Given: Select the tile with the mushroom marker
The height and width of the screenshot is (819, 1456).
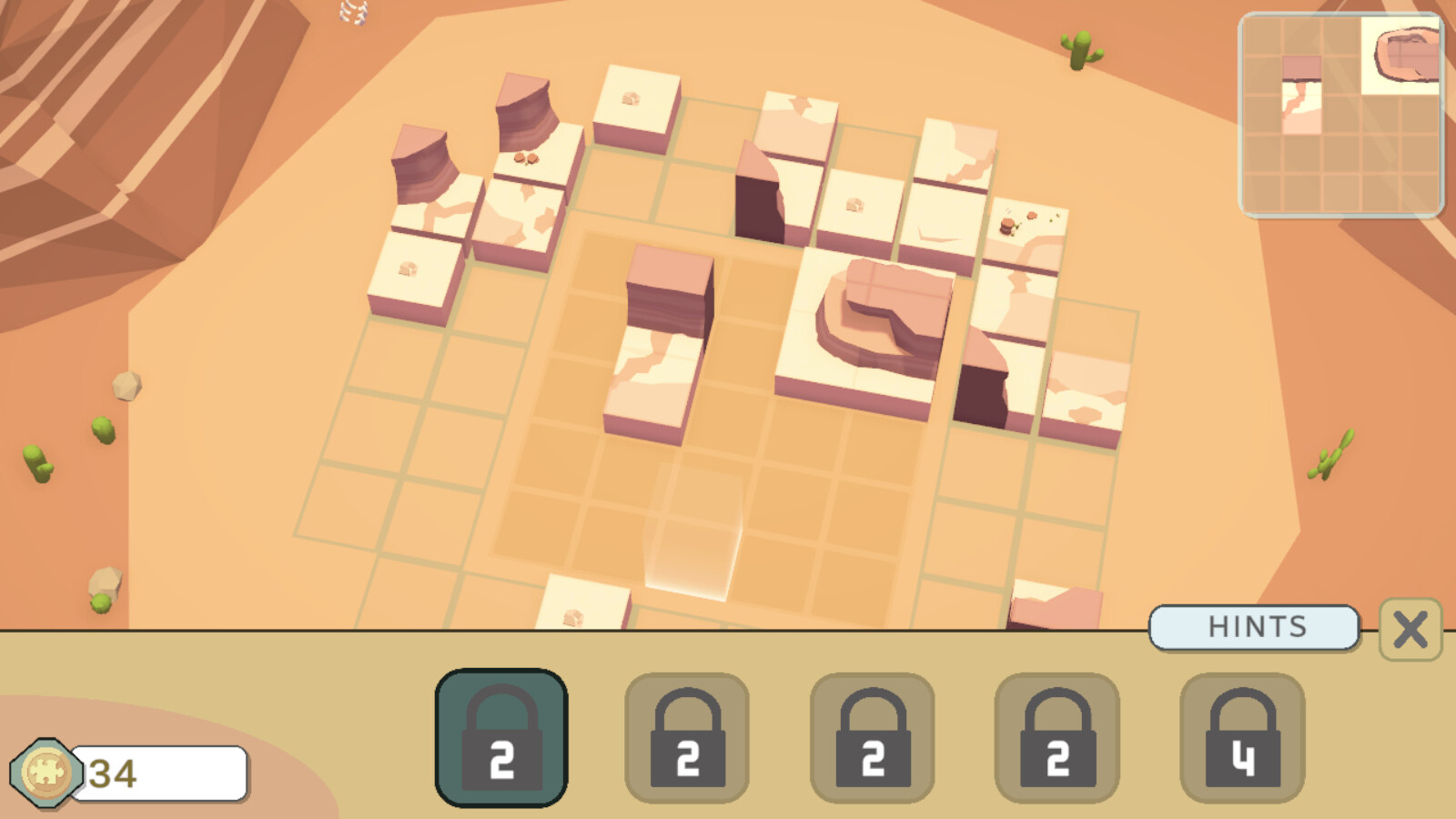Looking at the screenshot, I should point(853,206).
